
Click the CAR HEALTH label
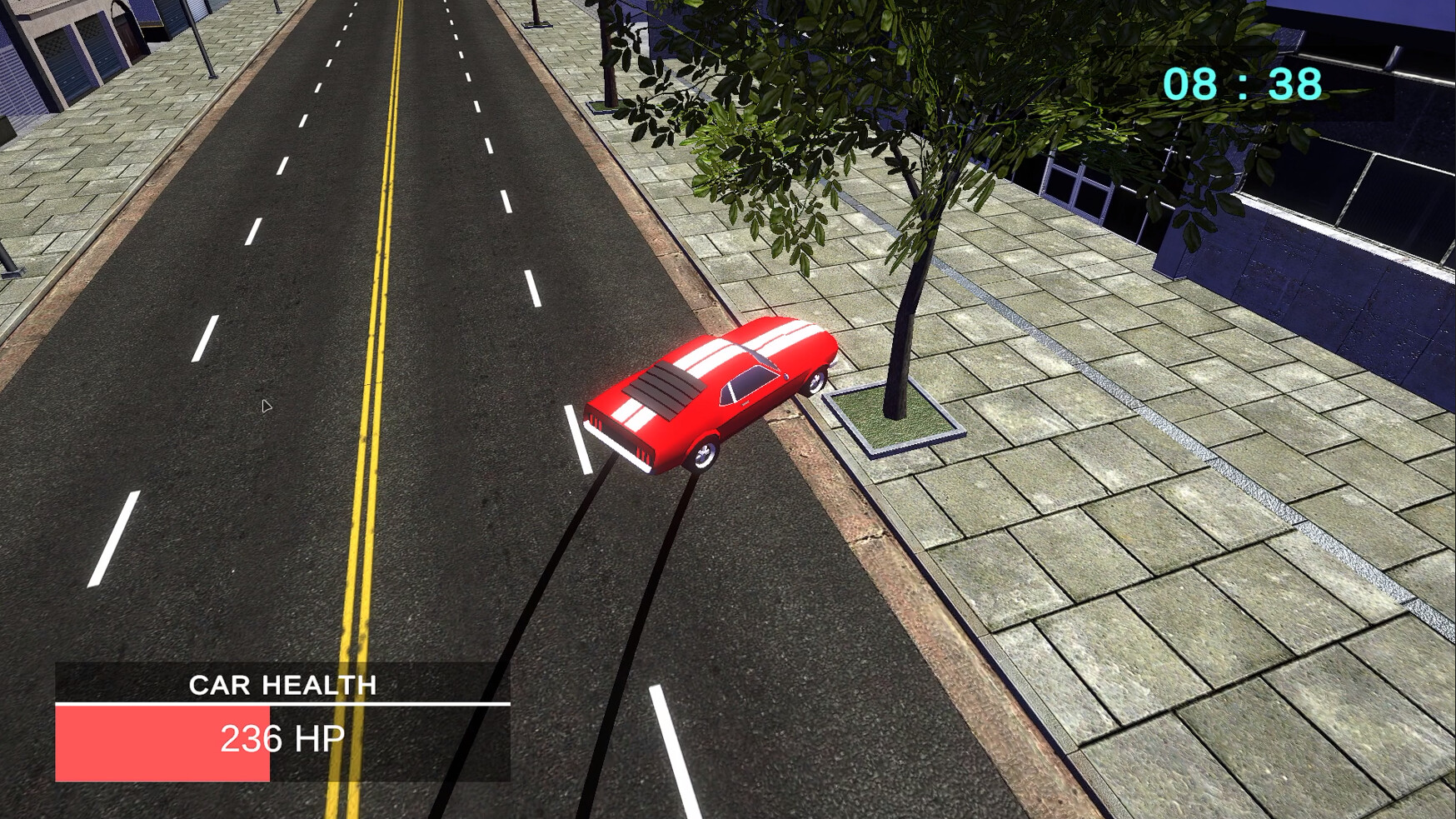[283, 687]
